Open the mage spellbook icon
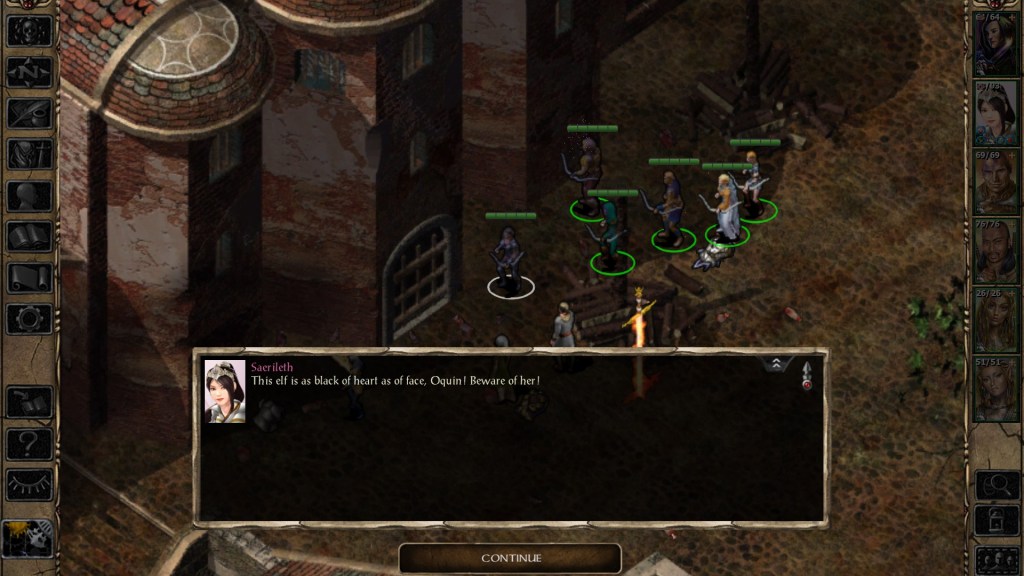 coord(29,237)
